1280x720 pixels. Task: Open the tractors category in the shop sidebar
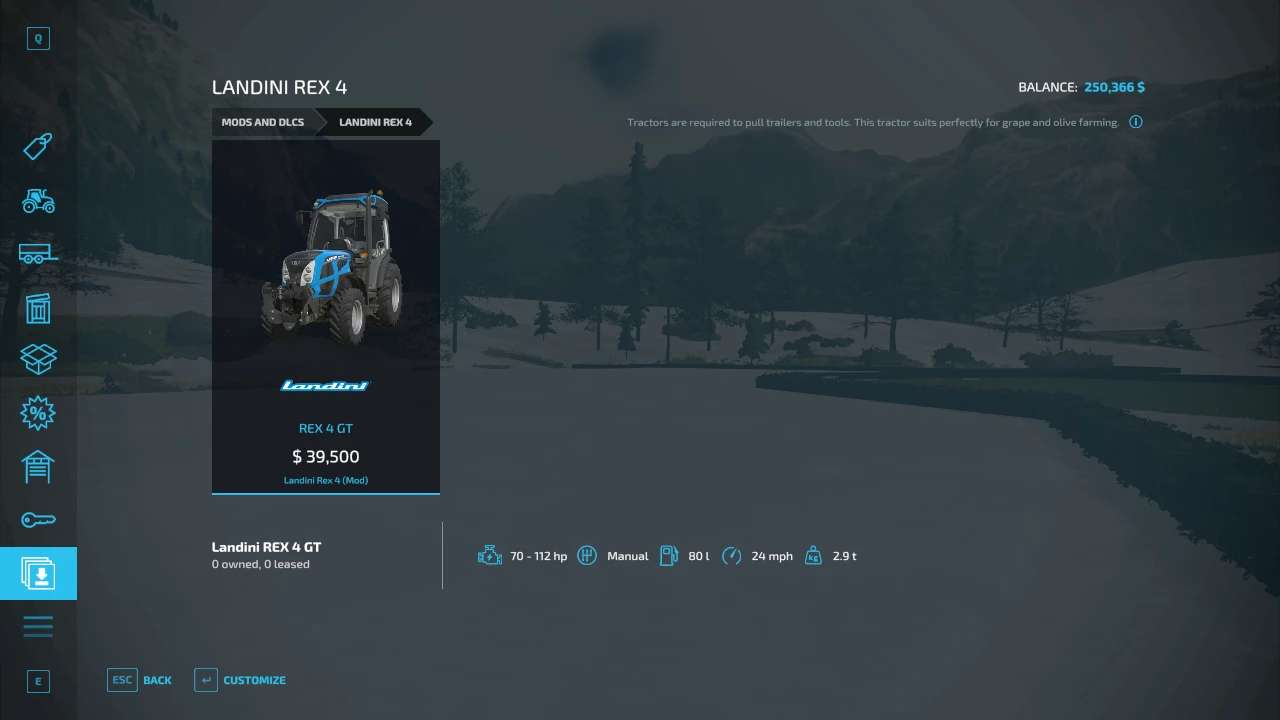pyautogui.click(x=38, y=200)
